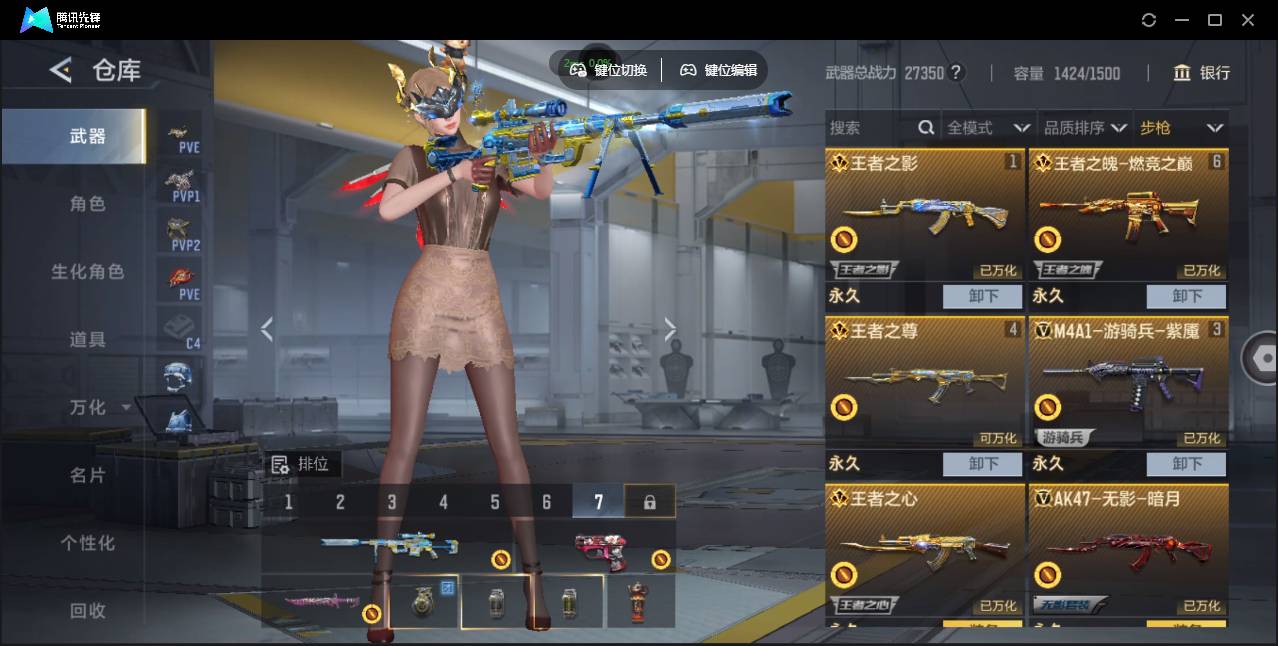Open the 键位编辑 key mapping editor
The height and width of the screenshot is (646, 1278).
click(719, 70)
